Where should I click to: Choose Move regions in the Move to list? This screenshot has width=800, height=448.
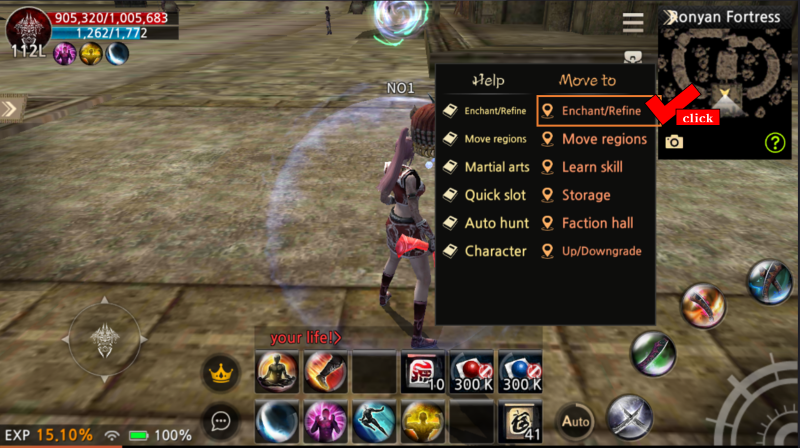click(596, 139)
